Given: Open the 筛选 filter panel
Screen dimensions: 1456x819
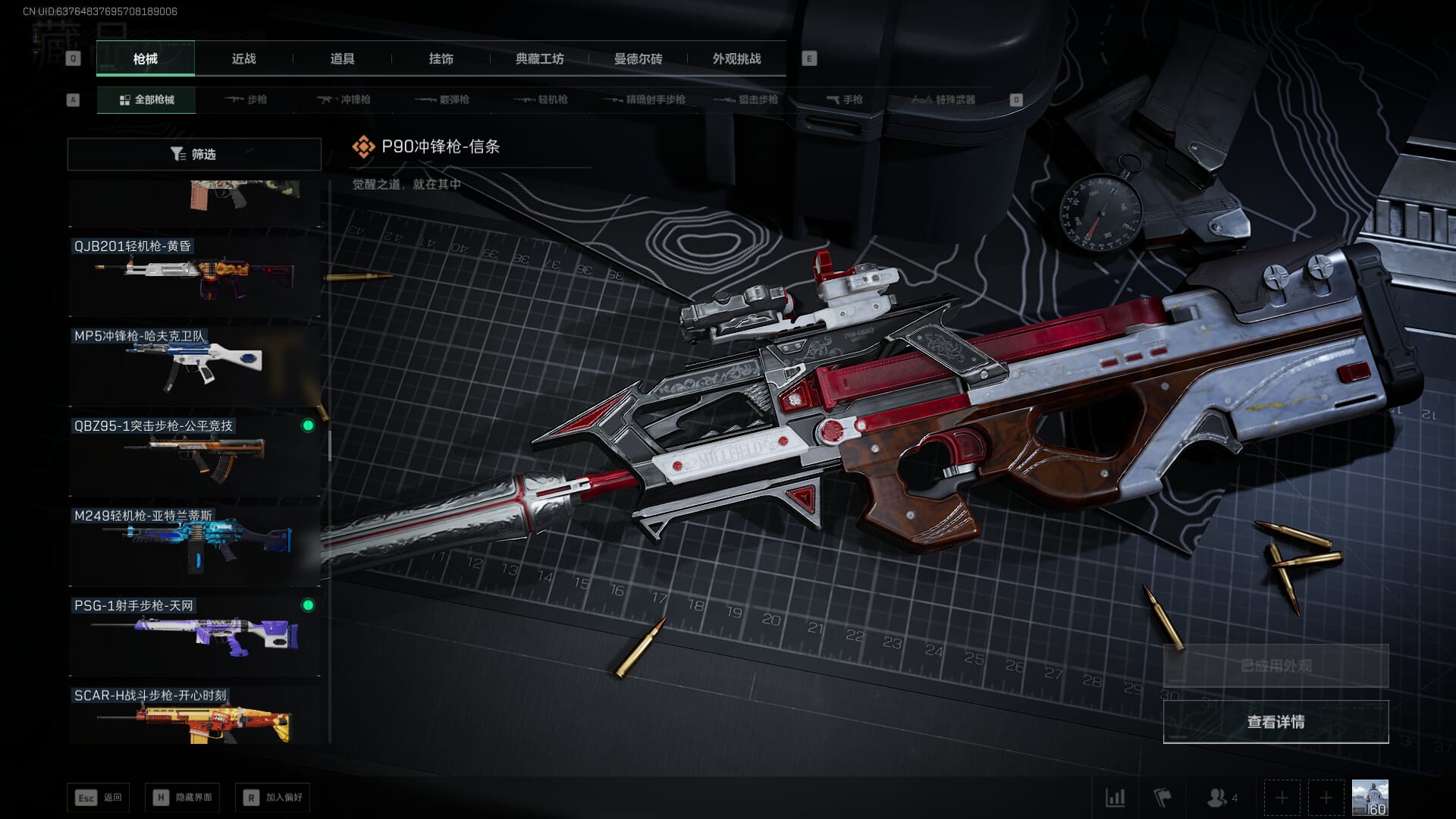Looking at the screenshot, I should tap(194, 154).
